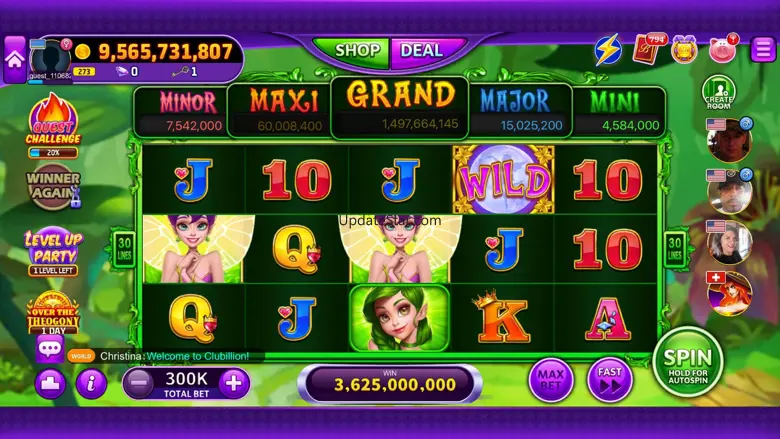Go to the SHOP
The image size is (780, 439).
pos(357,50)
